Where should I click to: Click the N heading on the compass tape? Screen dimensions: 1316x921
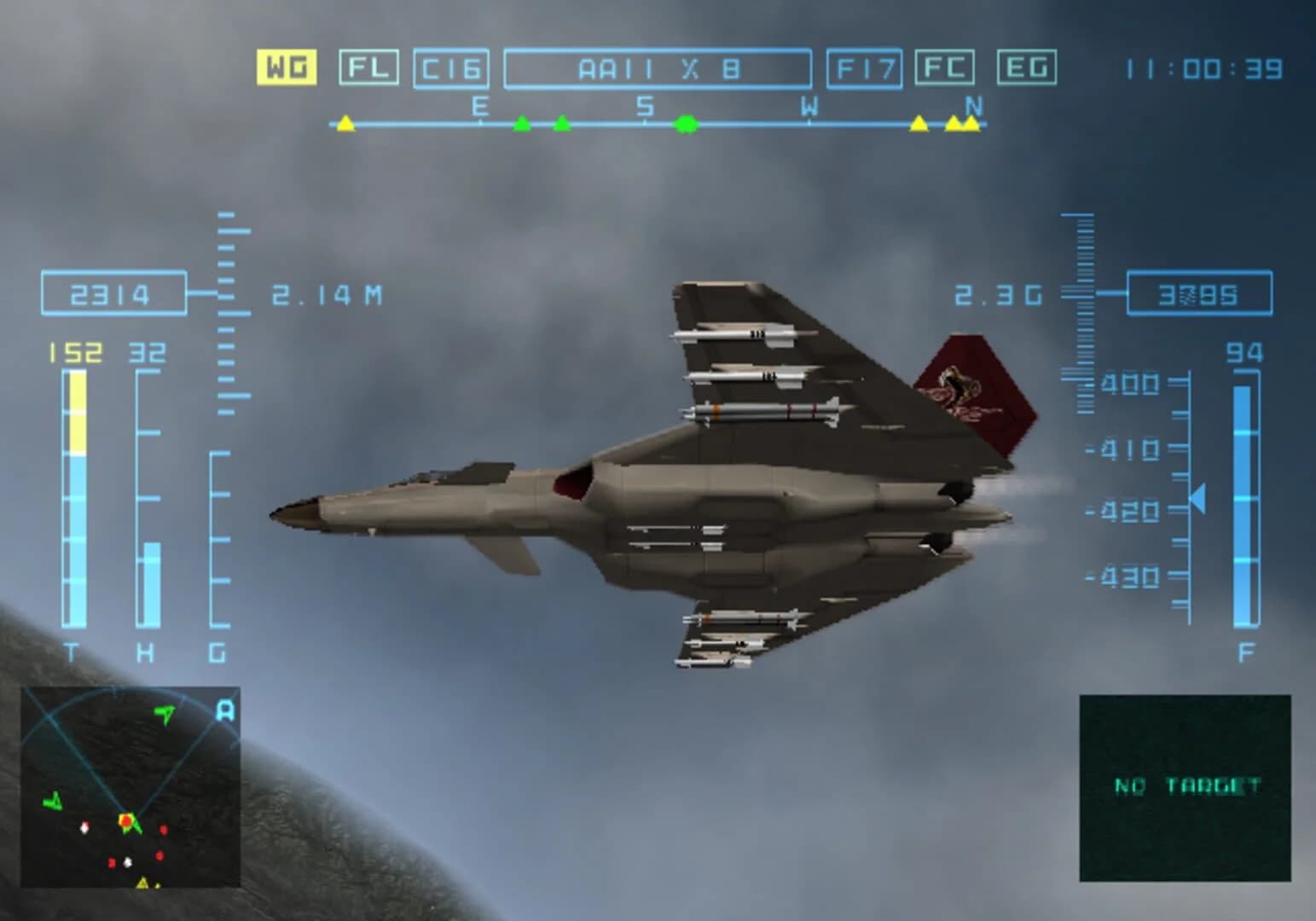click(x=971, y=105)
